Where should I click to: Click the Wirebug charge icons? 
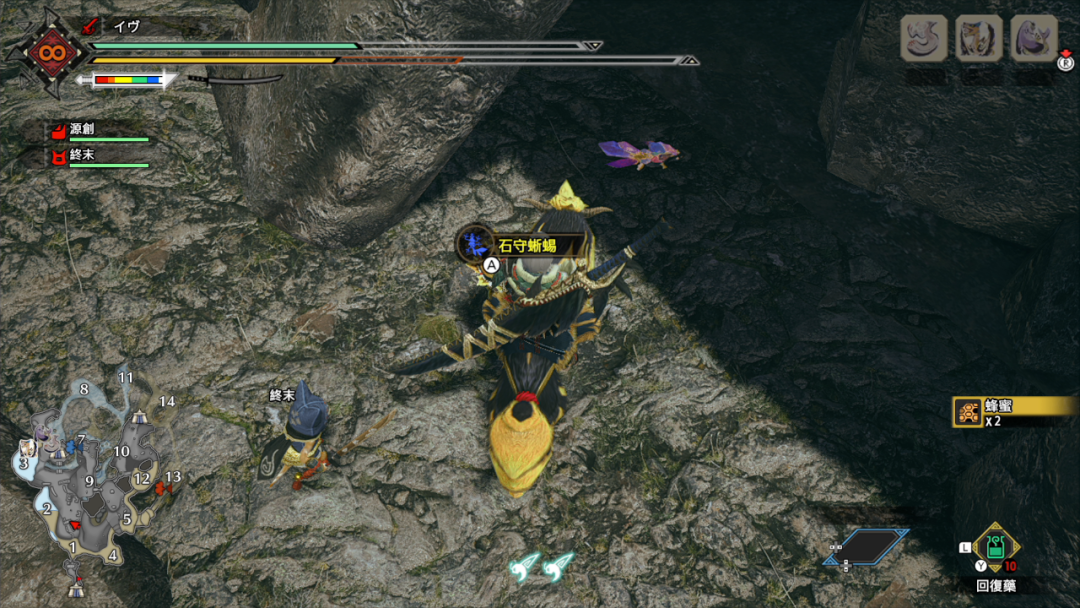pos(541,567)
